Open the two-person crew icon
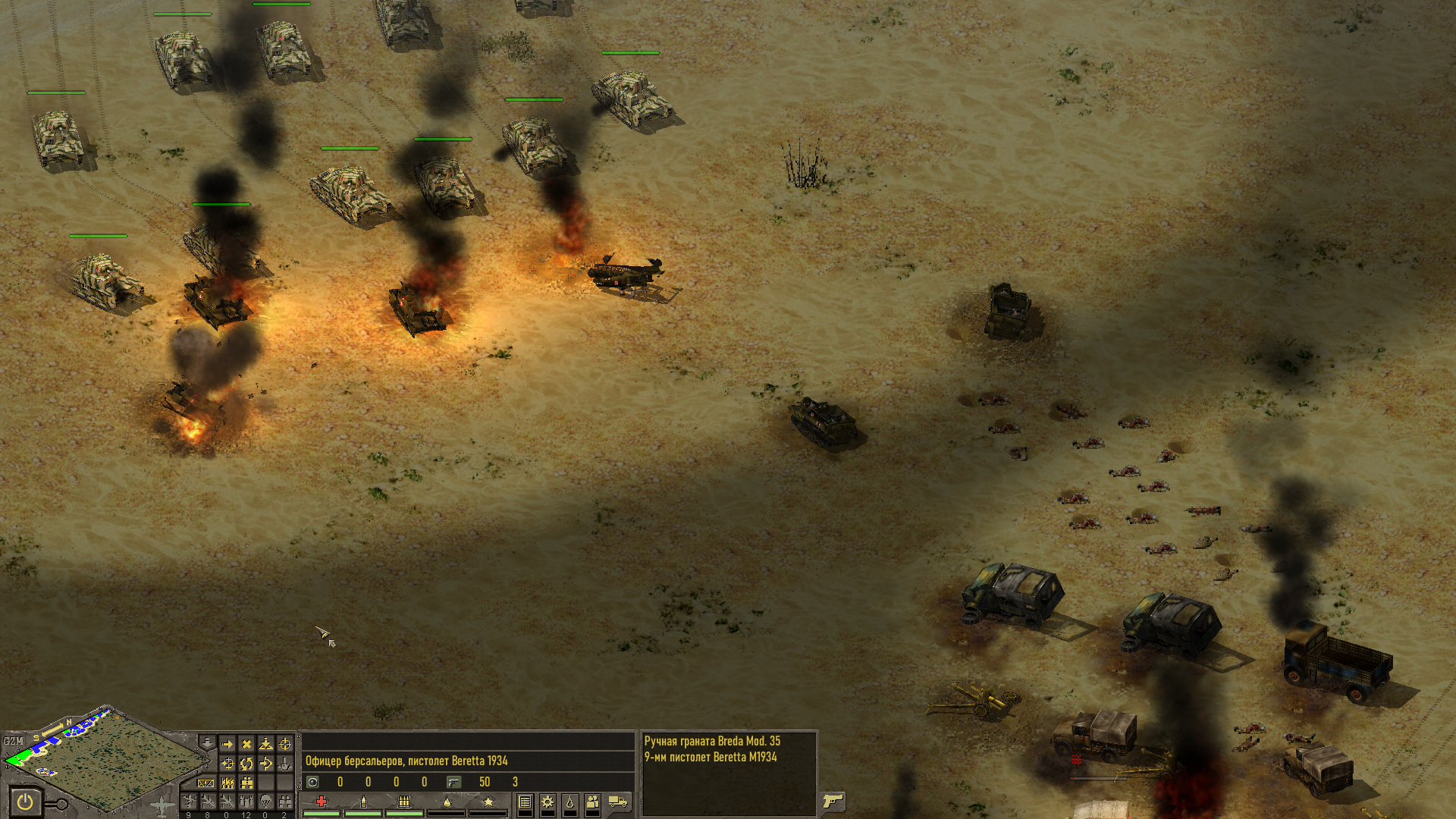The width and height of the screenshot is (1456, 819). (593, 802)
